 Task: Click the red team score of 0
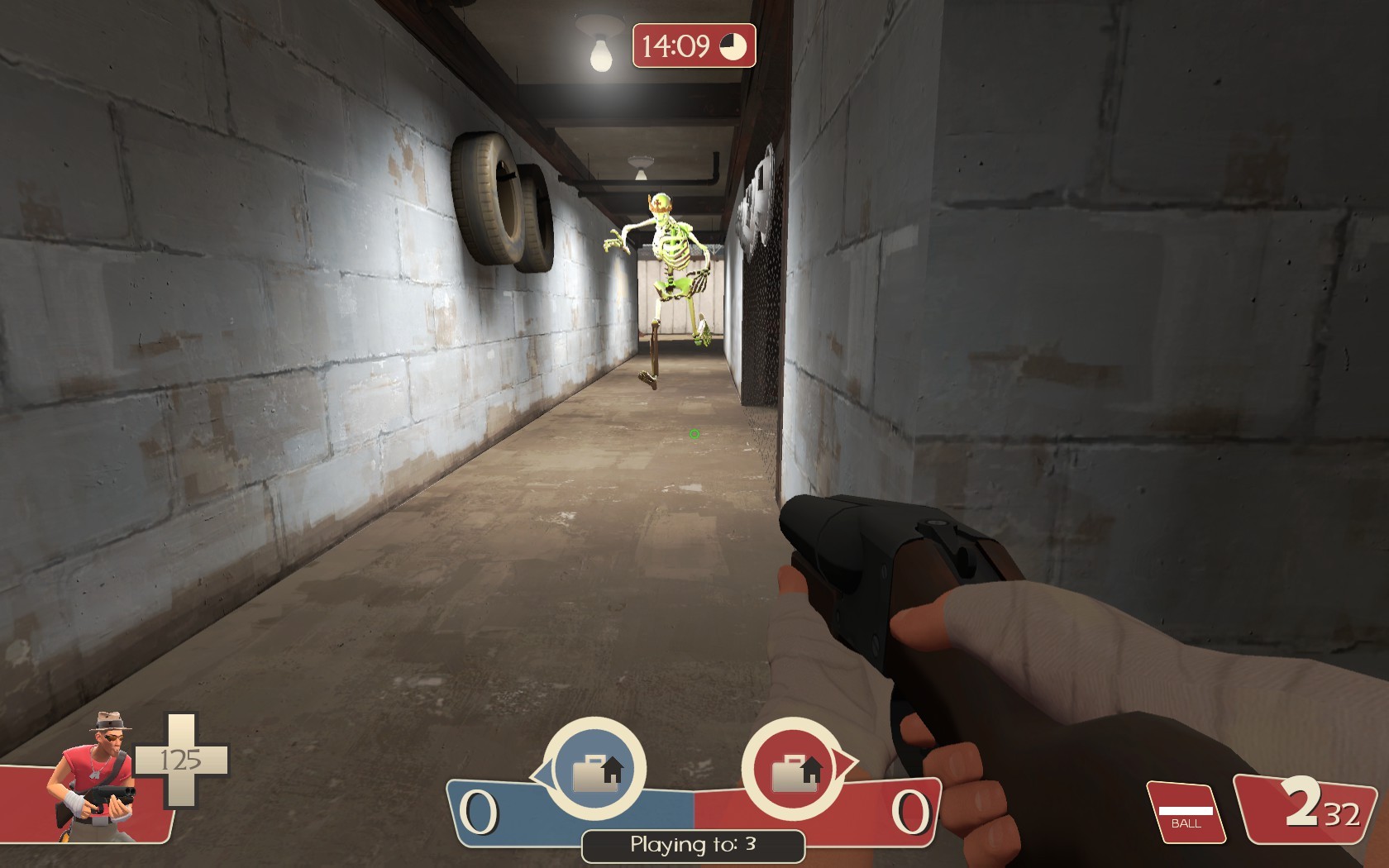coord(914,813)
